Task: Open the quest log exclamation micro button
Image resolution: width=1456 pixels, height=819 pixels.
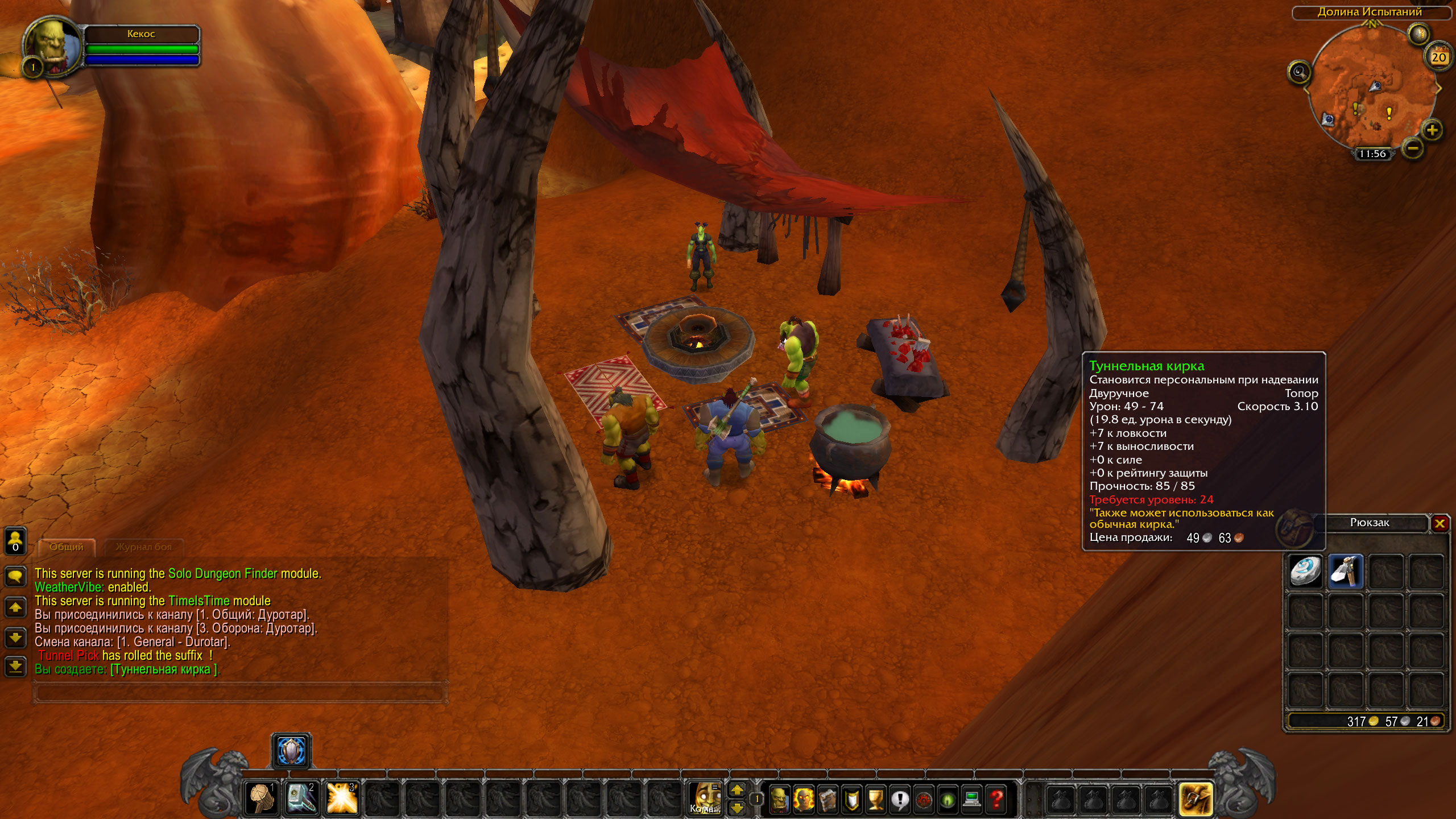Action: pos(900,799)
